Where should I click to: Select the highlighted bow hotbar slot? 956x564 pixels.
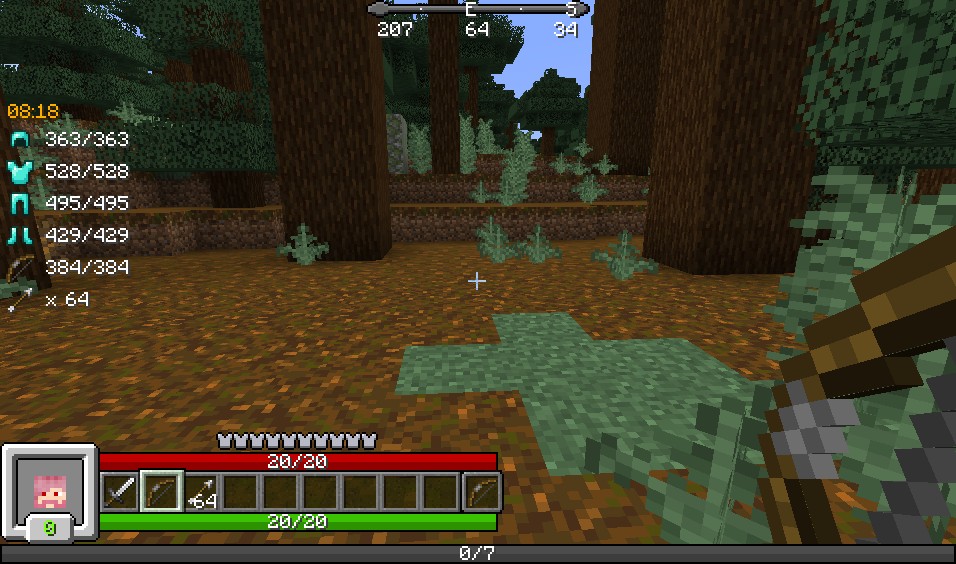[x=160, y=492]
